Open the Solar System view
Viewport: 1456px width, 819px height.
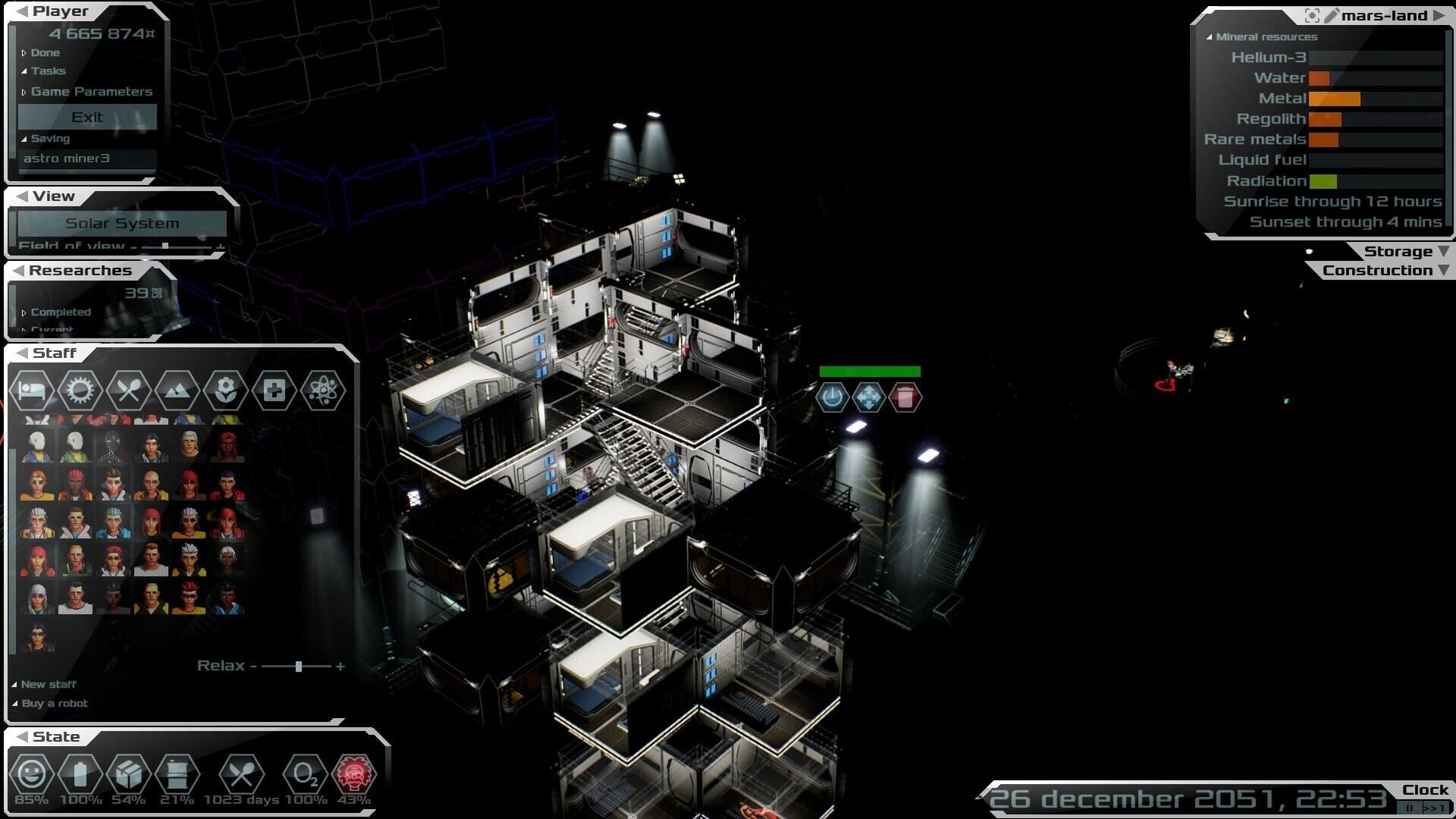point(121,223)
